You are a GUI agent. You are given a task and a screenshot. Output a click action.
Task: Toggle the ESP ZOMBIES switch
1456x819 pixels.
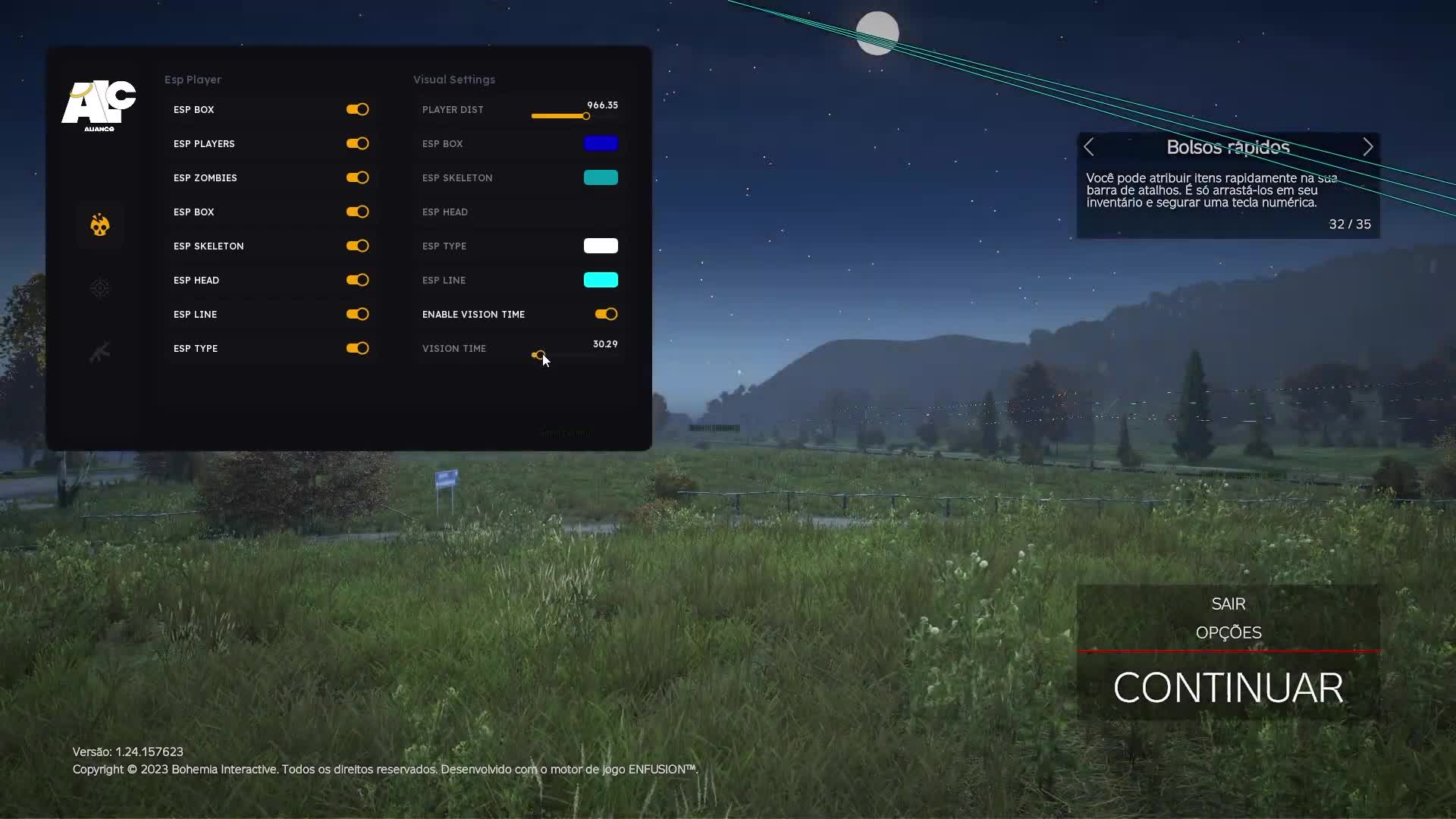click(x=357, y=177)
